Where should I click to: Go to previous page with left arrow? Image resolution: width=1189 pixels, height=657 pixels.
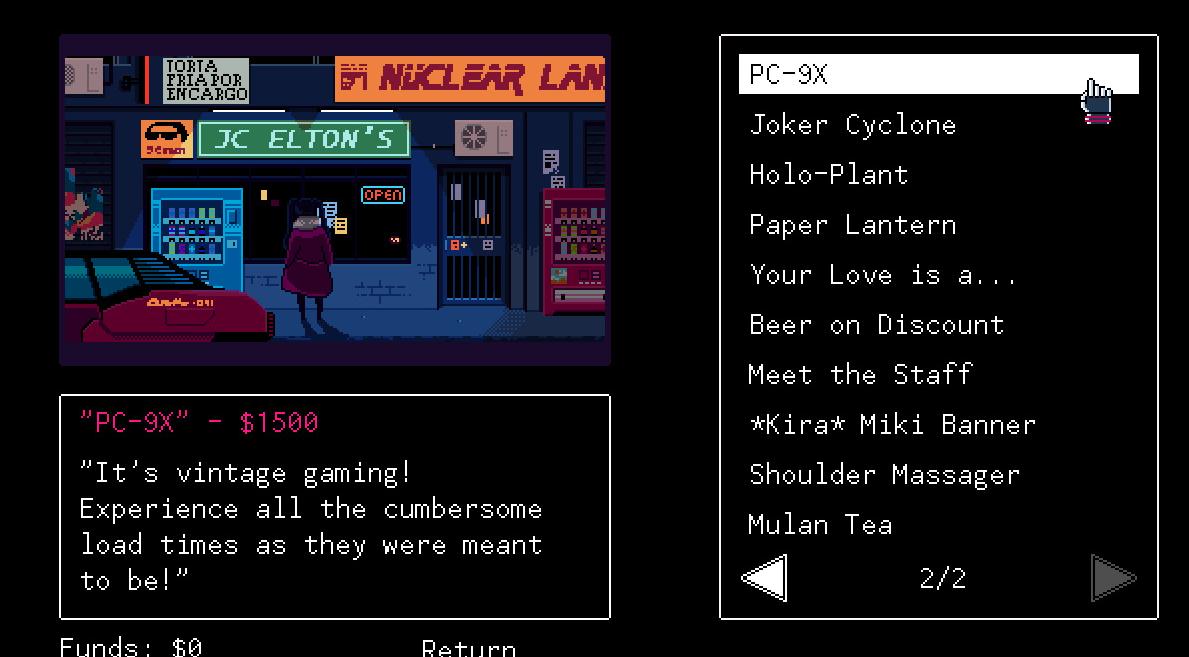pyautogui.click(x=765, y=578)
